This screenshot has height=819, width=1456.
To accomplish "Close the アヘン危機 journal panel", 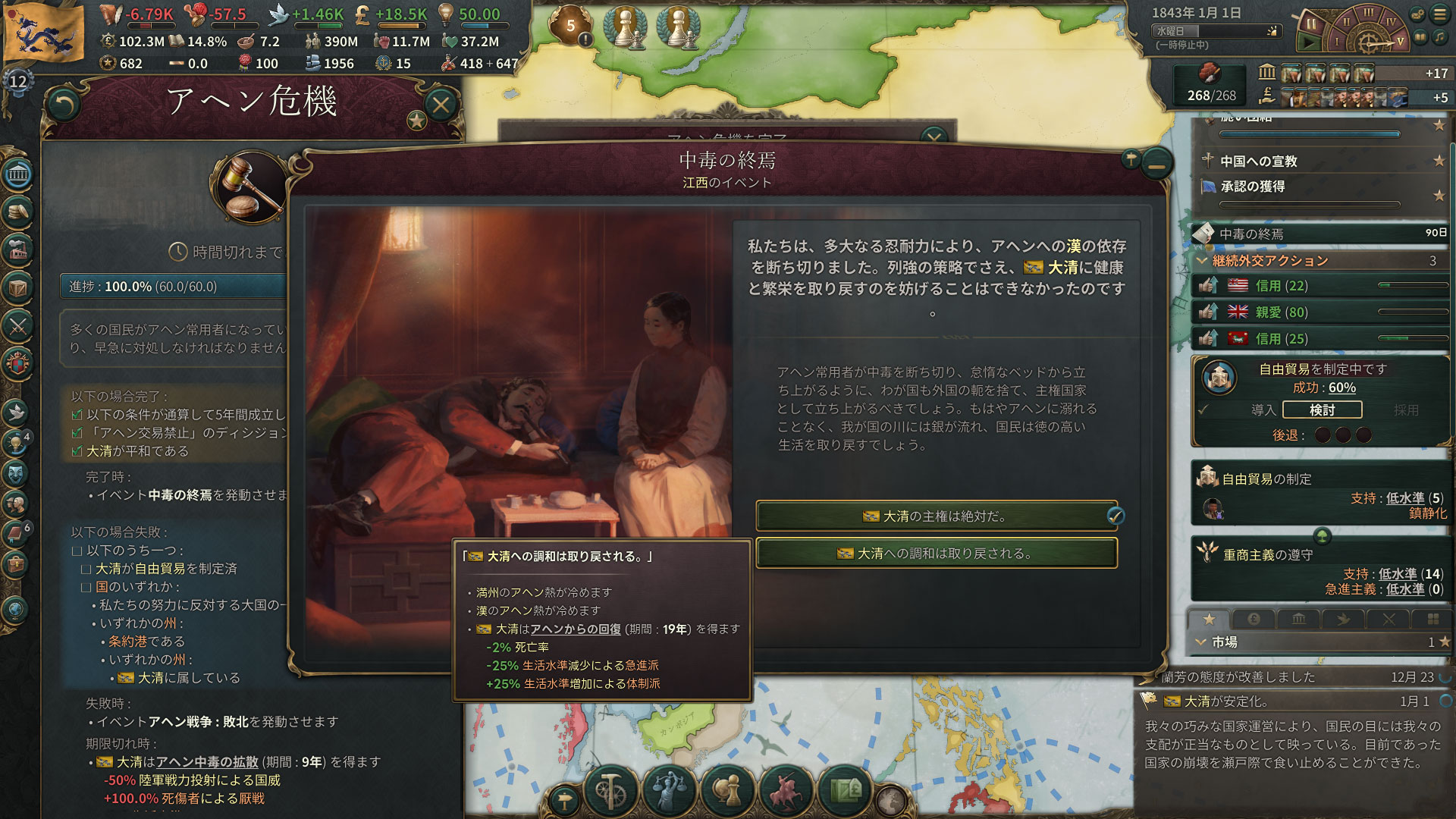I will (441, 104).
